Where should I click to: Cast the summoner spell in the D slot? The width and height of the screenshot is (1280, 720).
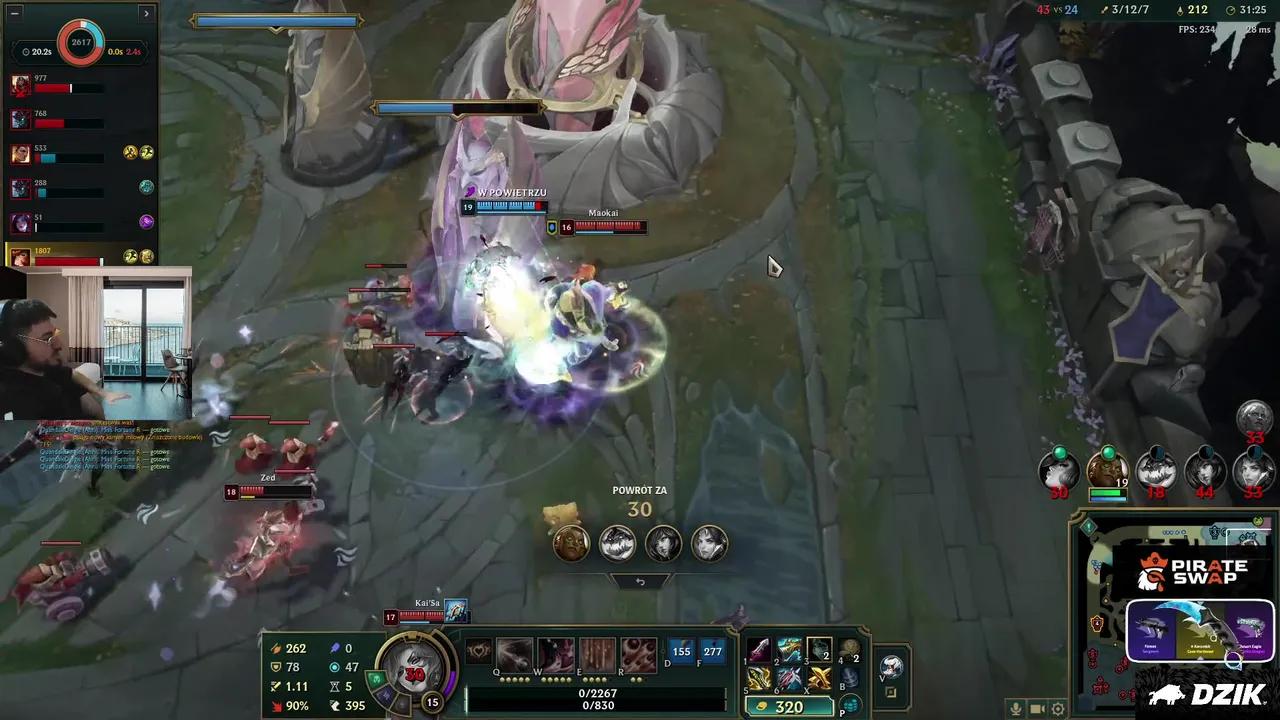(x=681, y=651)
